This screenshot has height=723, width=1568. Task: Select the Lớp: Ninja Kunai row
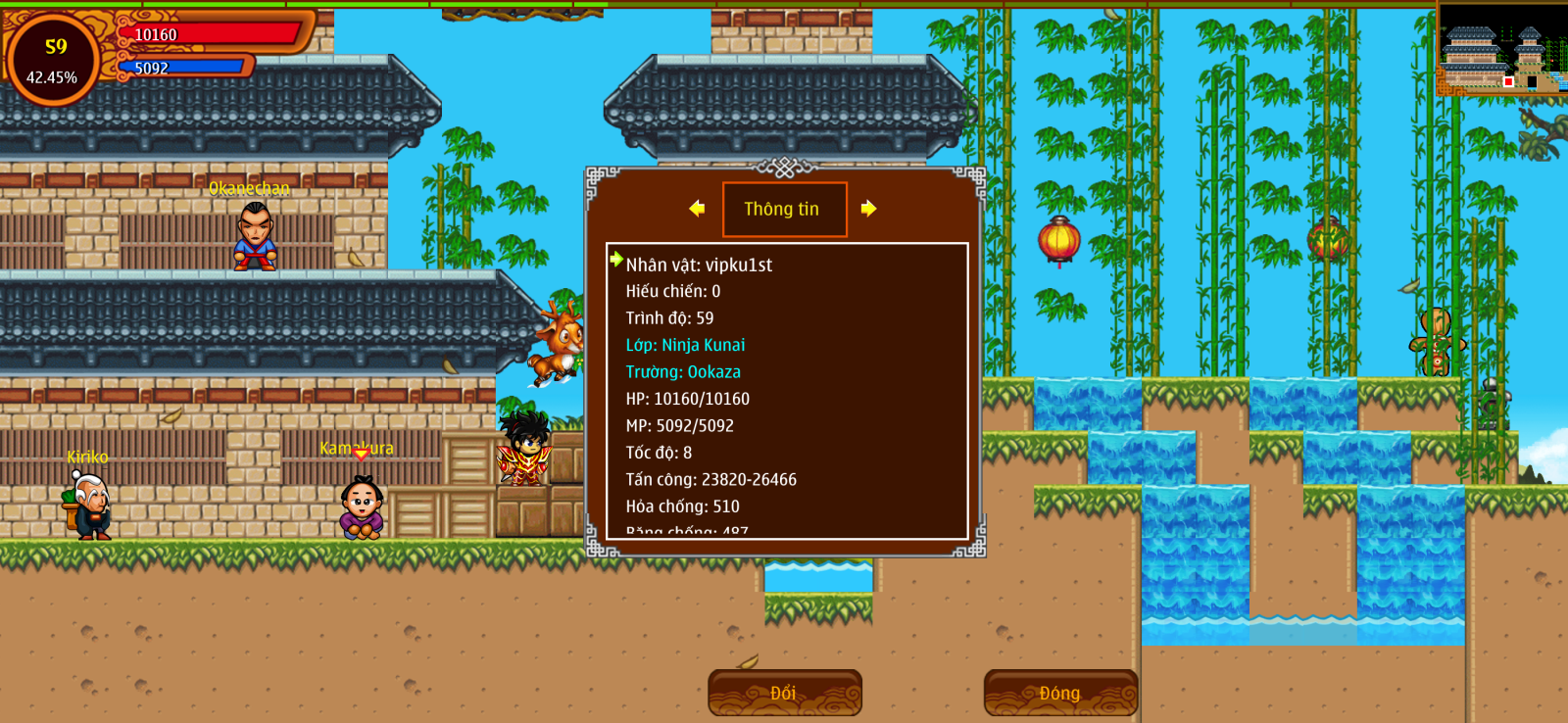coord(685,345)
